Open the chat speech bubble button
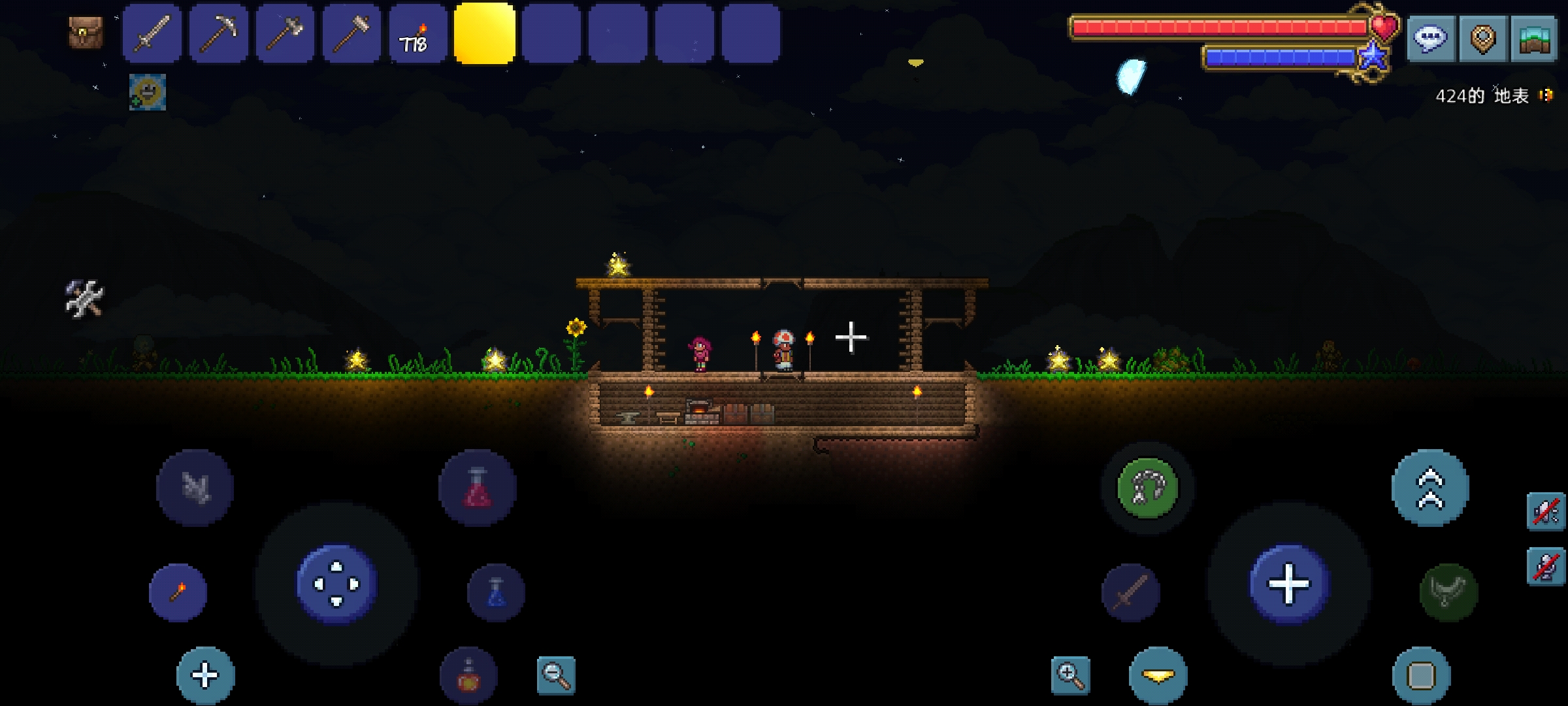1568x706 pixels. 1430,38
